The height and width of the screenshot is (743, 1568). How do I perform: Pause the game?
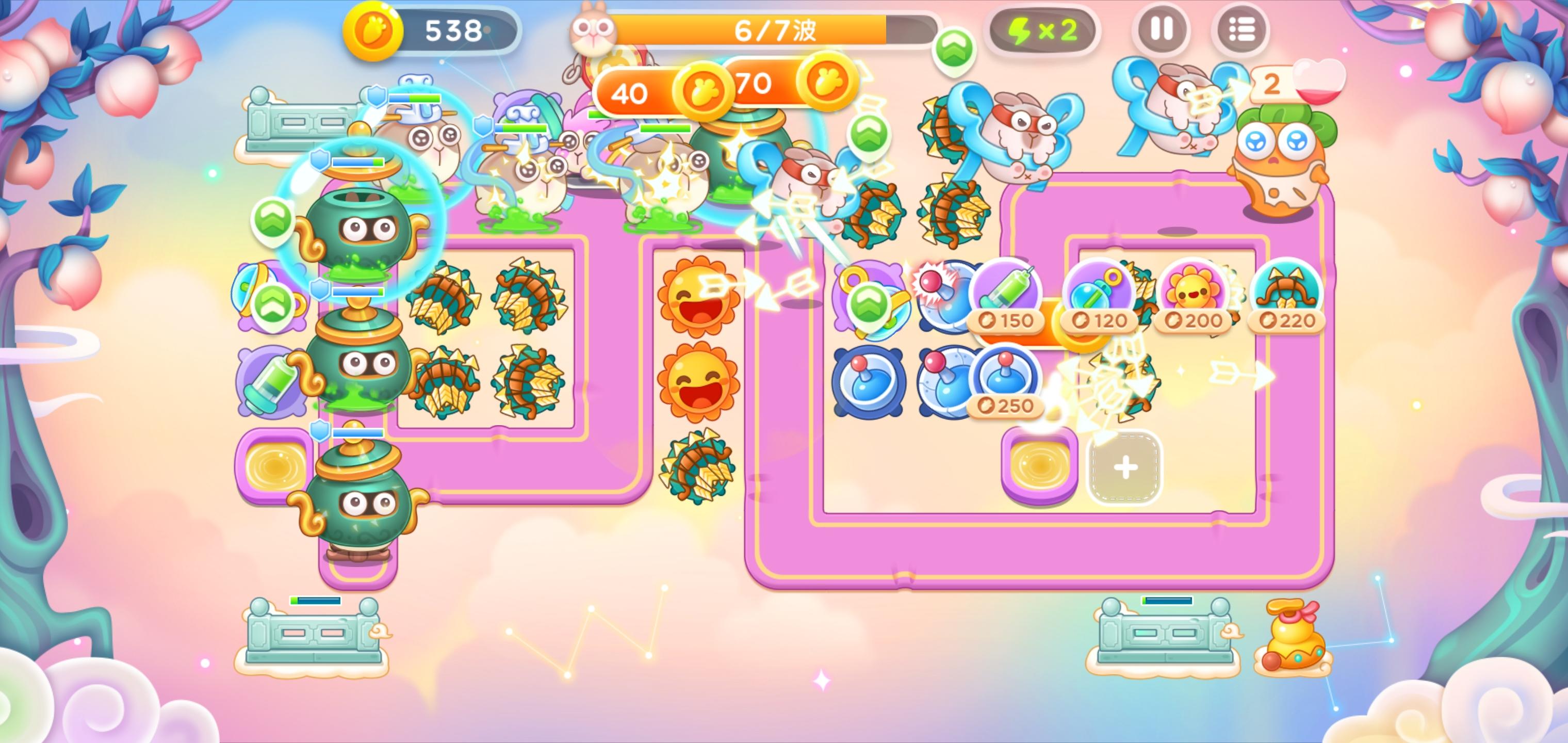pyautogui.click(x=1163, y=27)
